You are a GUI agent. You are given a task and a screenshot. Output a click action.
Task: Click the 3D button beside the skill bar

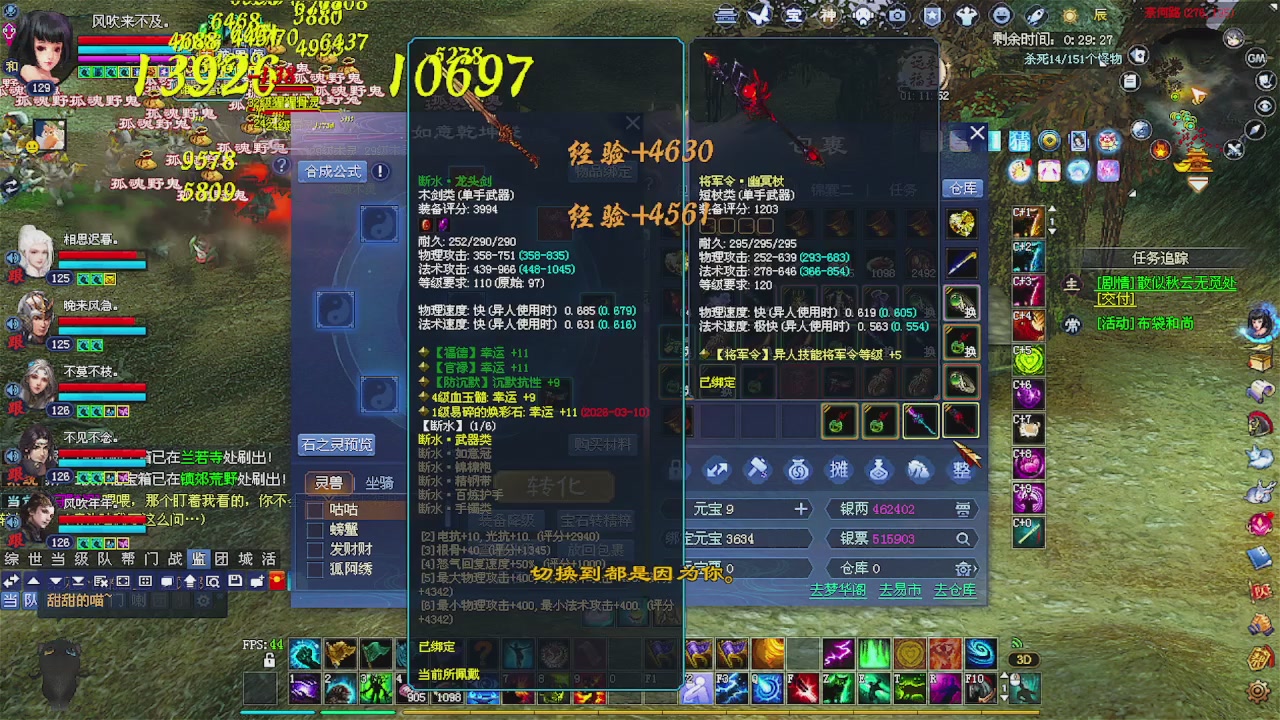1024,659
